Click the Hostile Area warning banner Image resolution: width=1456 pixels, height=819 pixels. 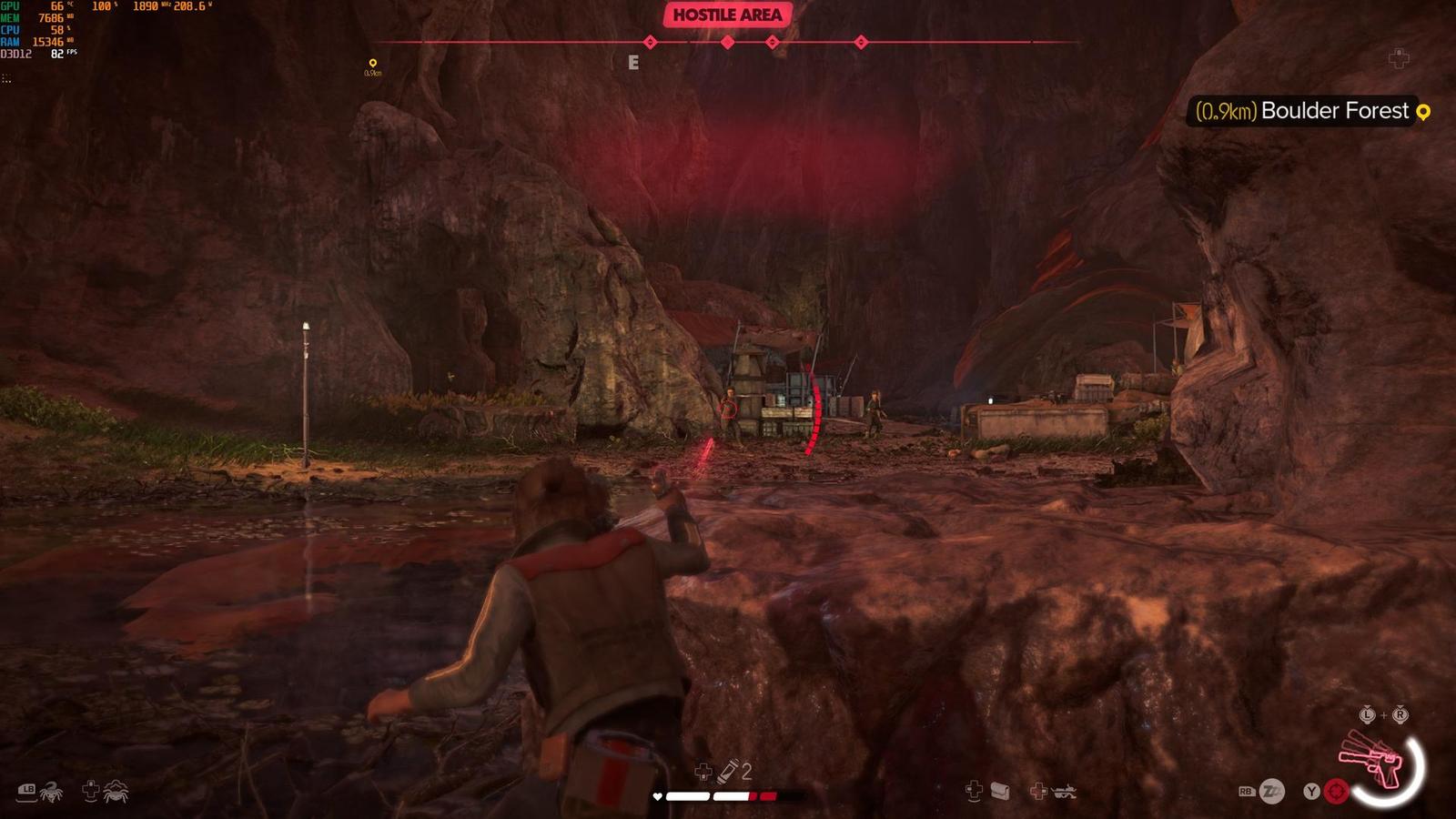[x=727, y=15]
